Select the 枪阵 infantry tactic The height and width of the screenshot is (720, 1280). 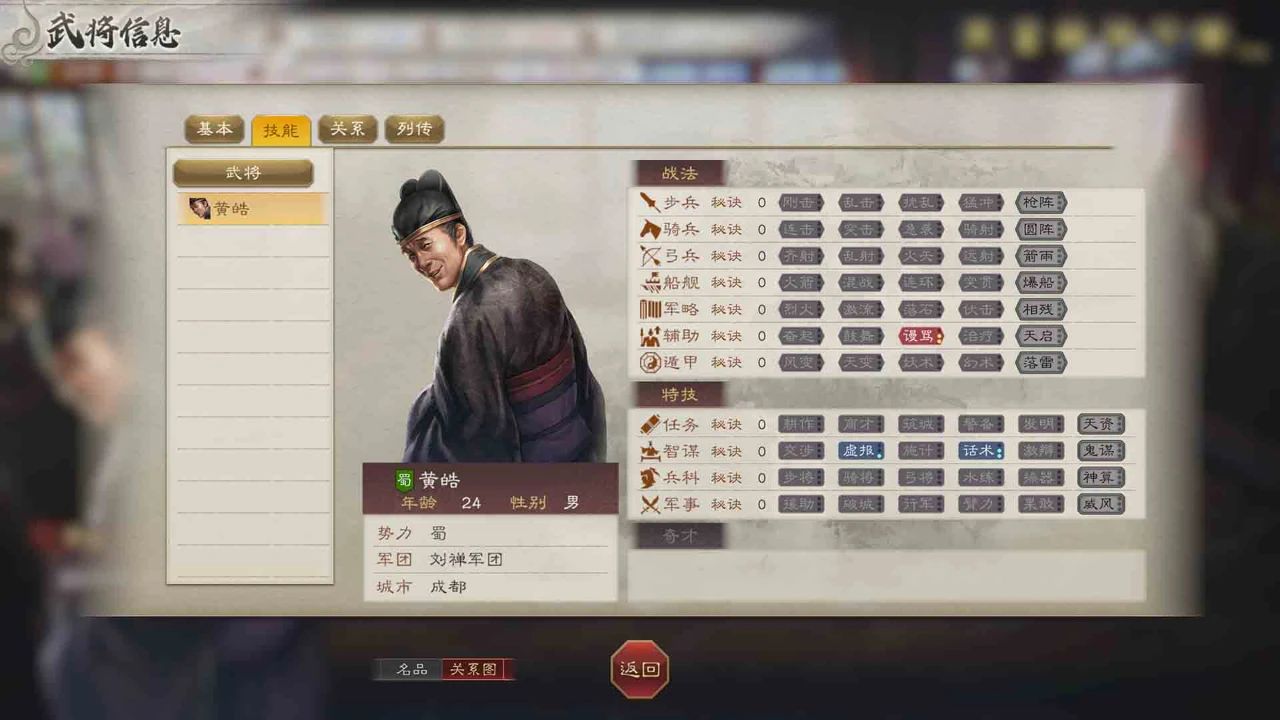[1041, 203]
